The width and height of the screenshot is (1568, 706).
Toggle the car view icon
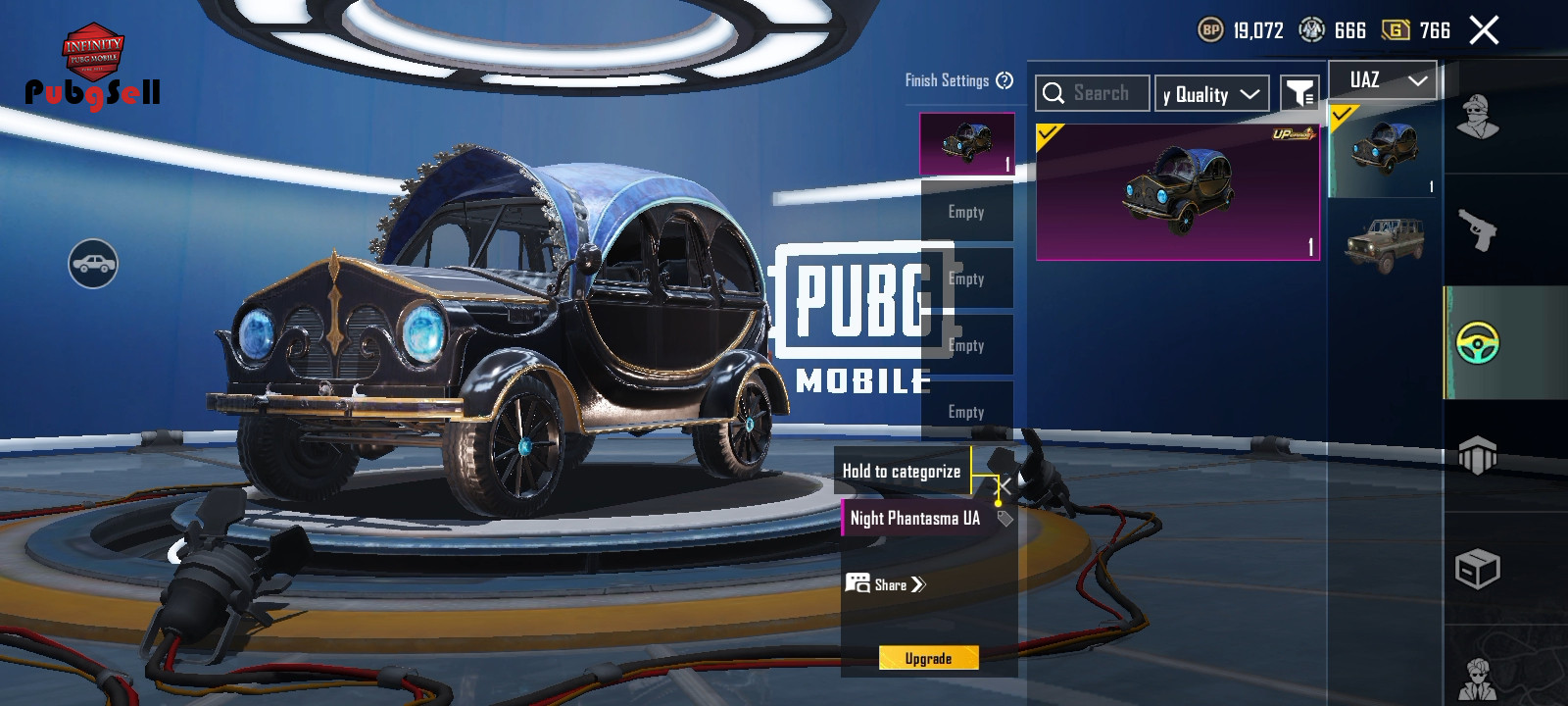click(x=93, y=264)
